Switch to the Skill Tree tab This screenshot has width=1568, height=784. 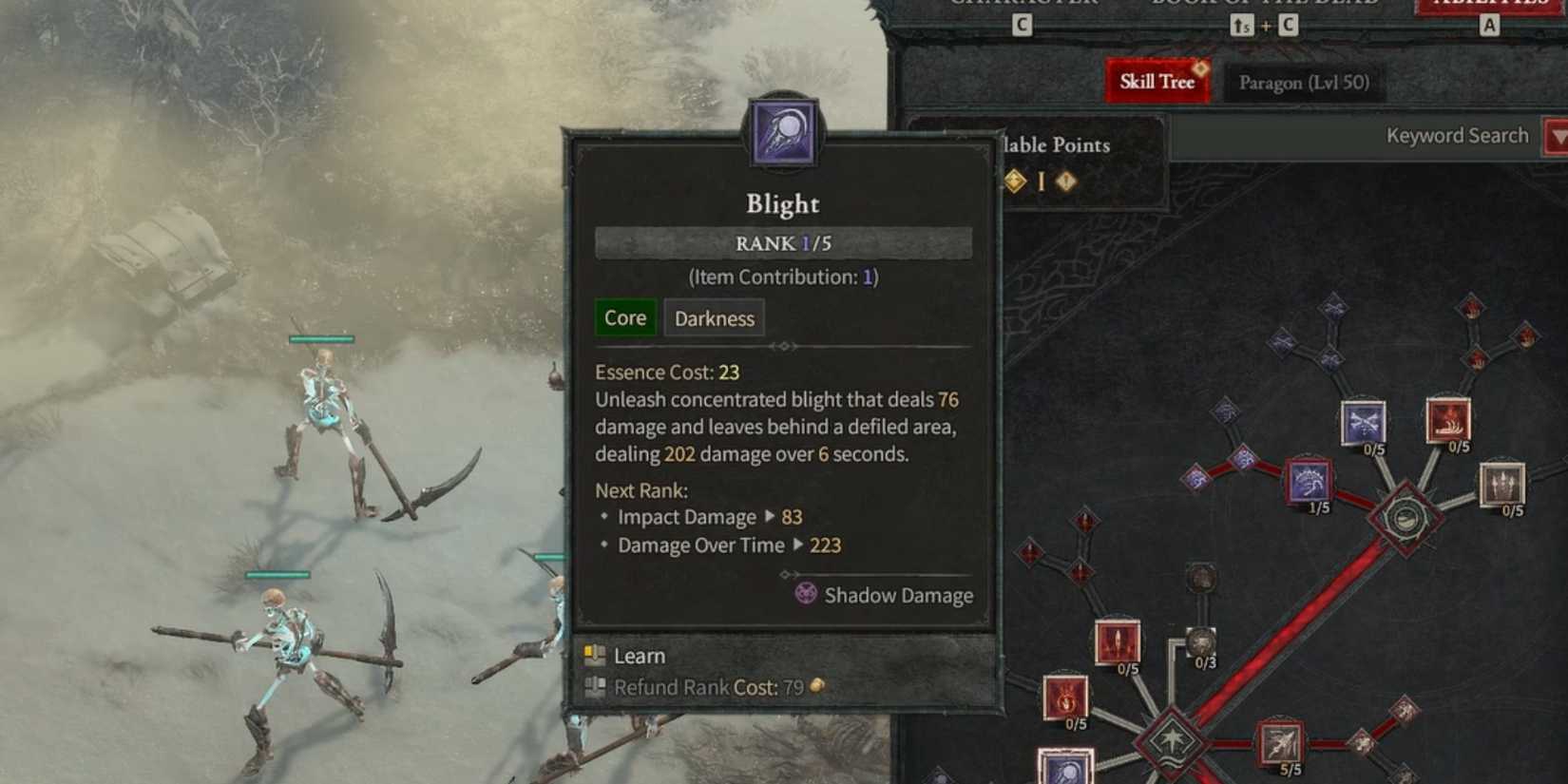coord(1157,82)
